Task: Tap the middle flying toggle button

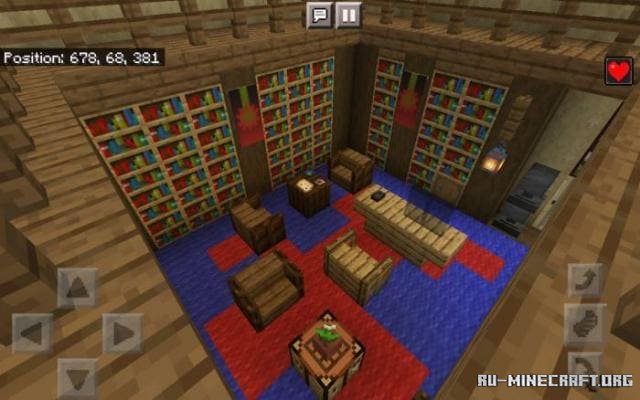Action: [584, 324]
